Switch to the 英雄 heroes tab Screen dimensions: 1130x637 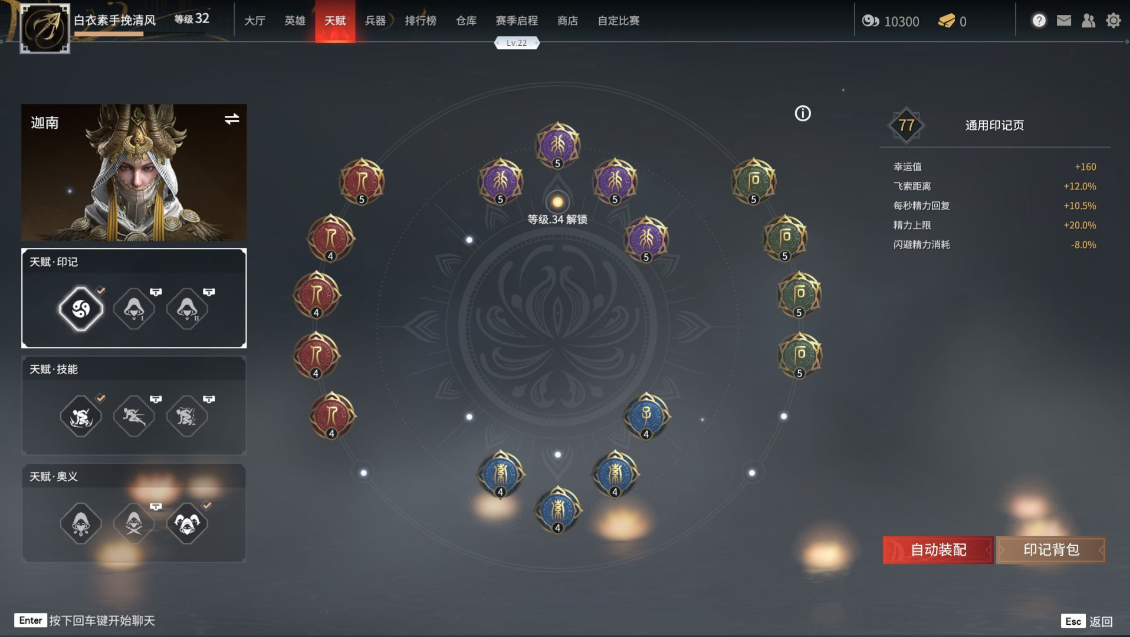click(x=295, y=21)
